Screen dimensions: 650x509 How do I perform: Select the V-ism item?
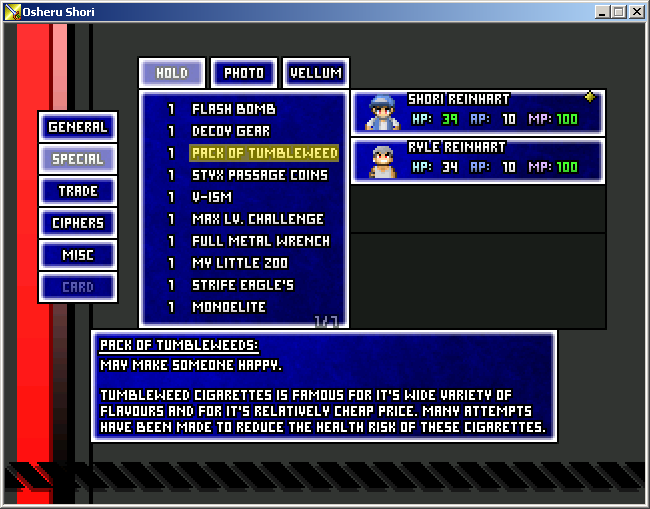click(x=212, y=197)
